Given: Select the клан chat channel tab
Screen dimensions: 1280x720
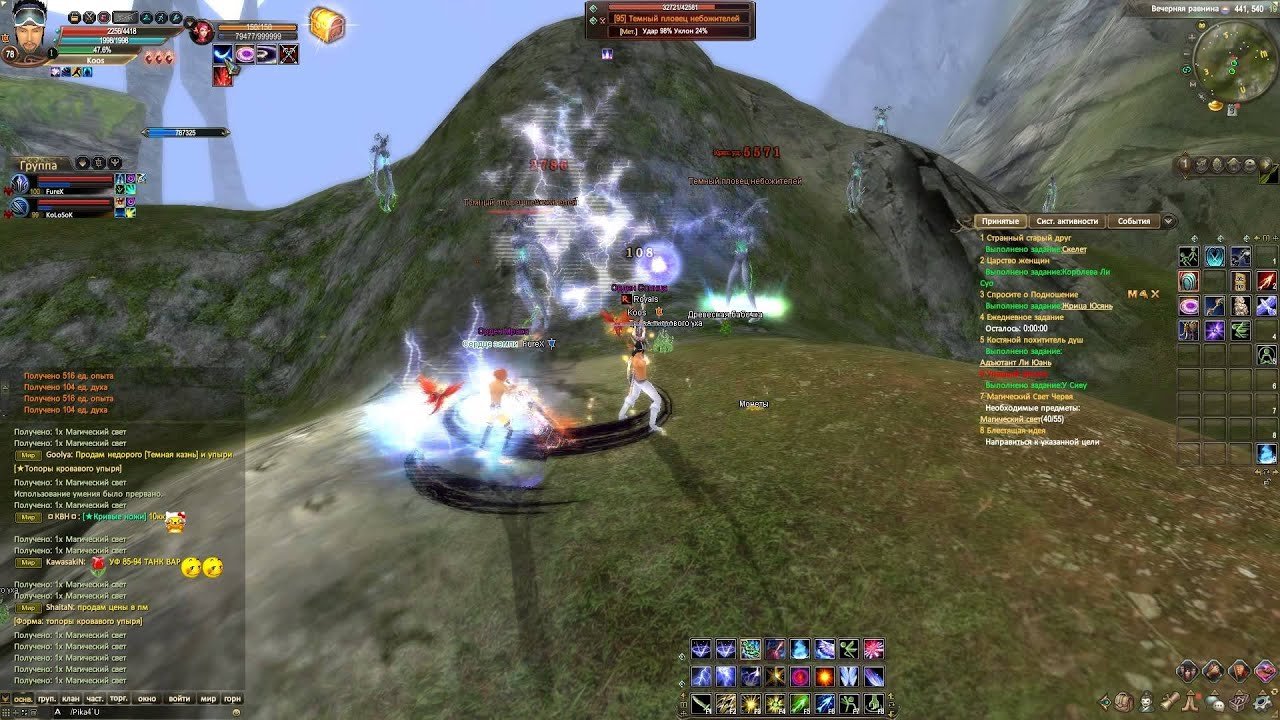Looking at the screenshot, I should 70,698.
